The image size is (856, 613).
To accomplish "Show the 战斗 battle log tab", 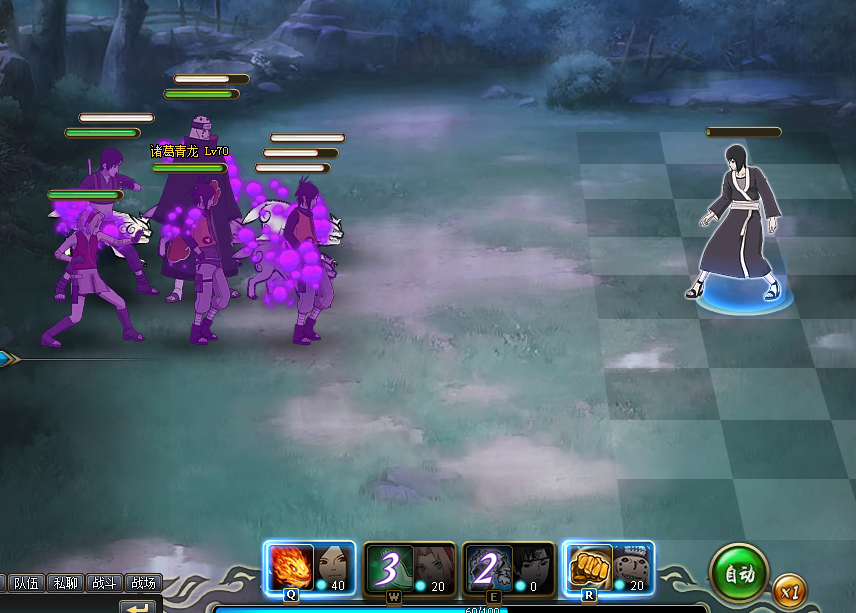I will [104, 583].
